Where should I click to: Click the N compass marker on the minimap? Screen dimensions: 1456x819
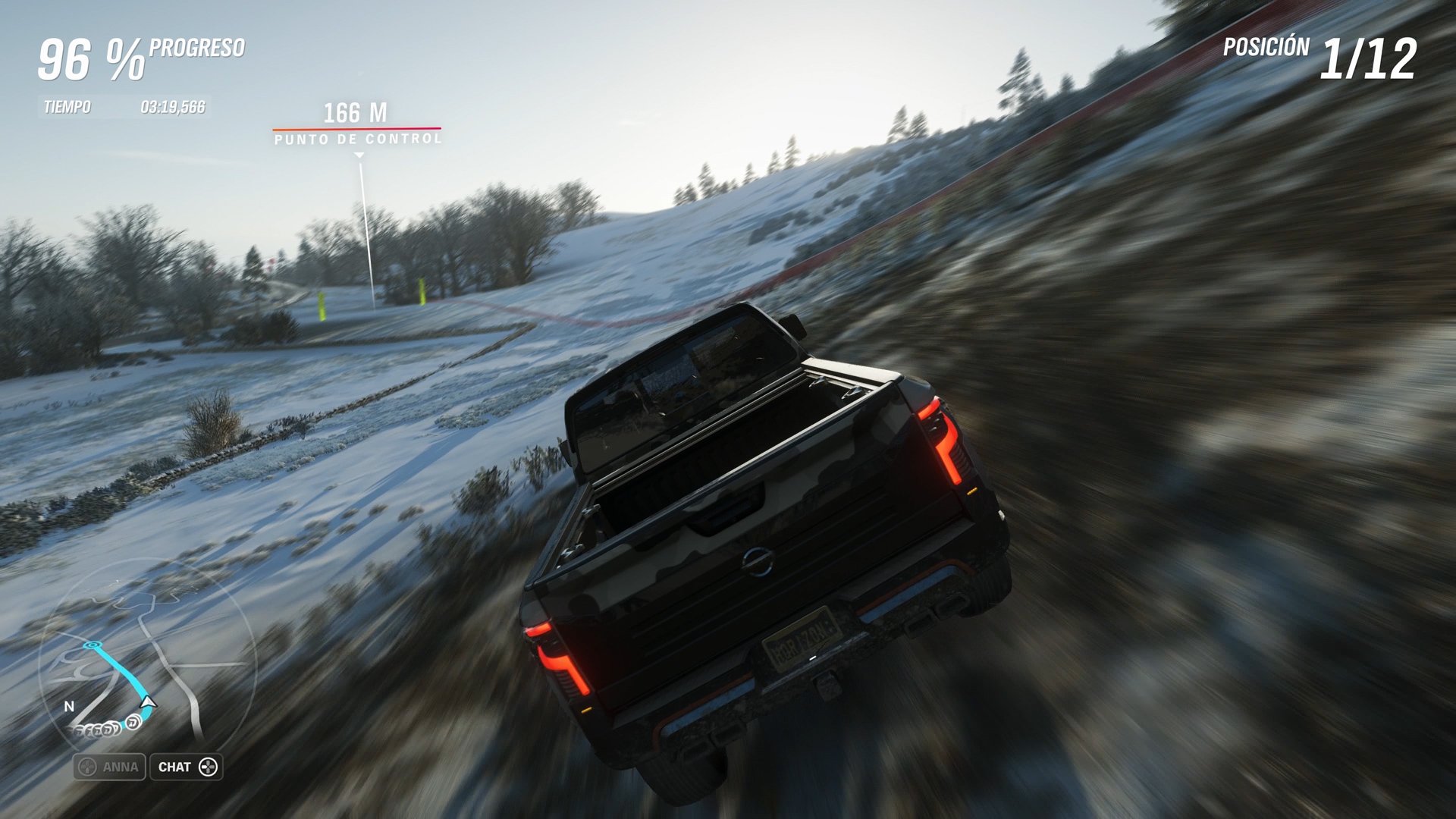(69, 706)
